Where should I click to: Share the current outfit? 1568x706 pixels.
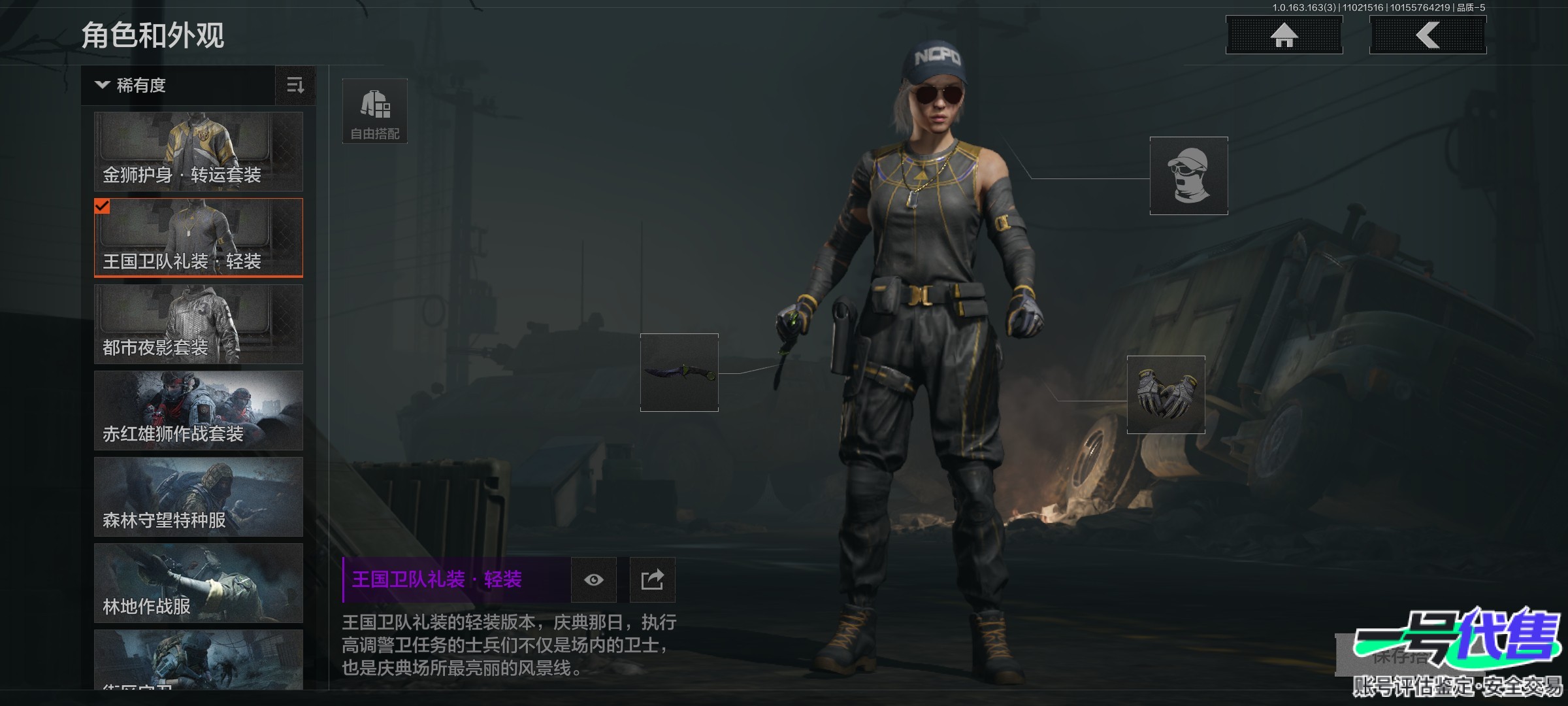tap(652, 580)
